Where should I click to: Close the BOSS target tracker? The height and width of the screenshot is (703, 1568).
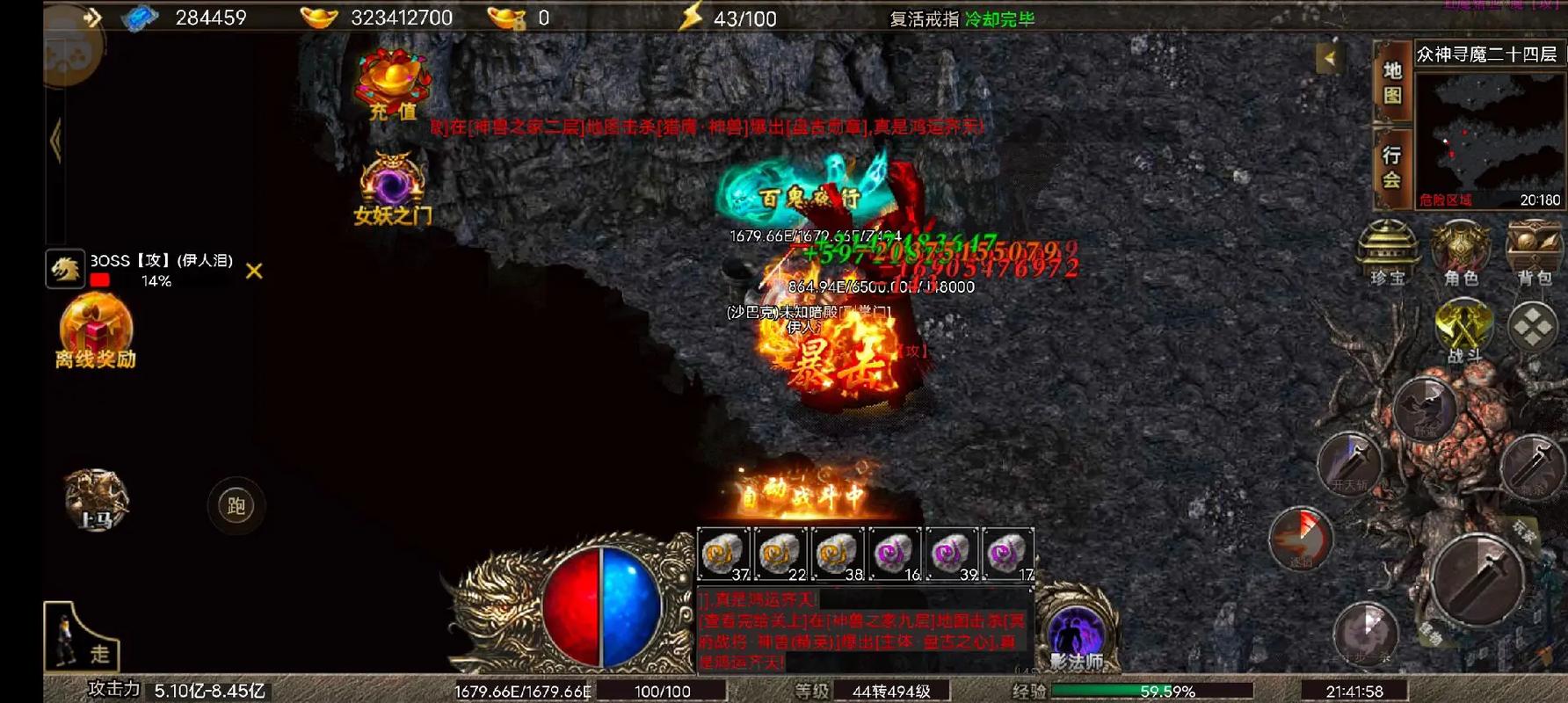coord(254,271)
